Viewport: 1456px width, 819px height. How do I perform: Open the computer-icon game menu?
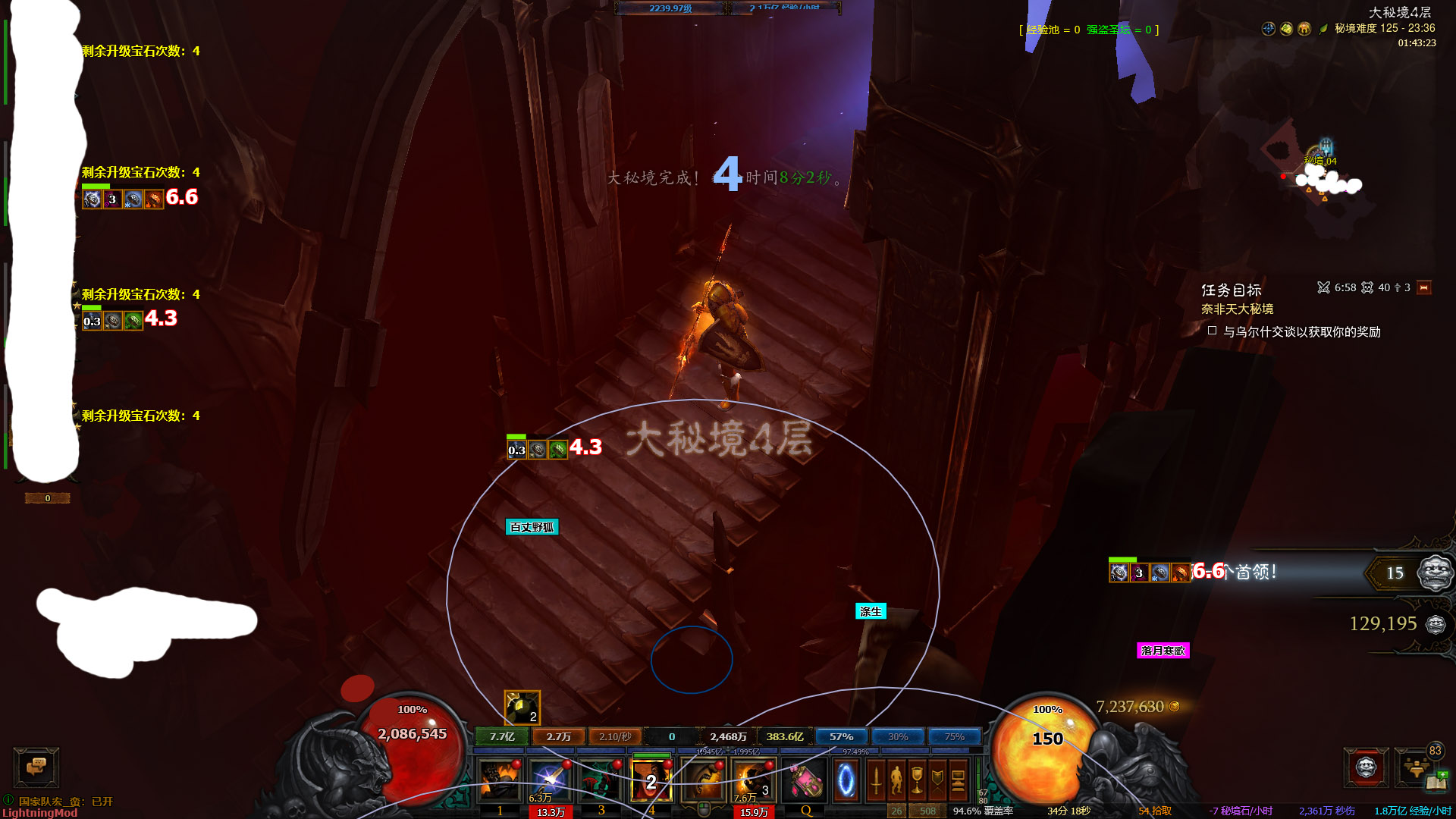[x=958, y=780]
